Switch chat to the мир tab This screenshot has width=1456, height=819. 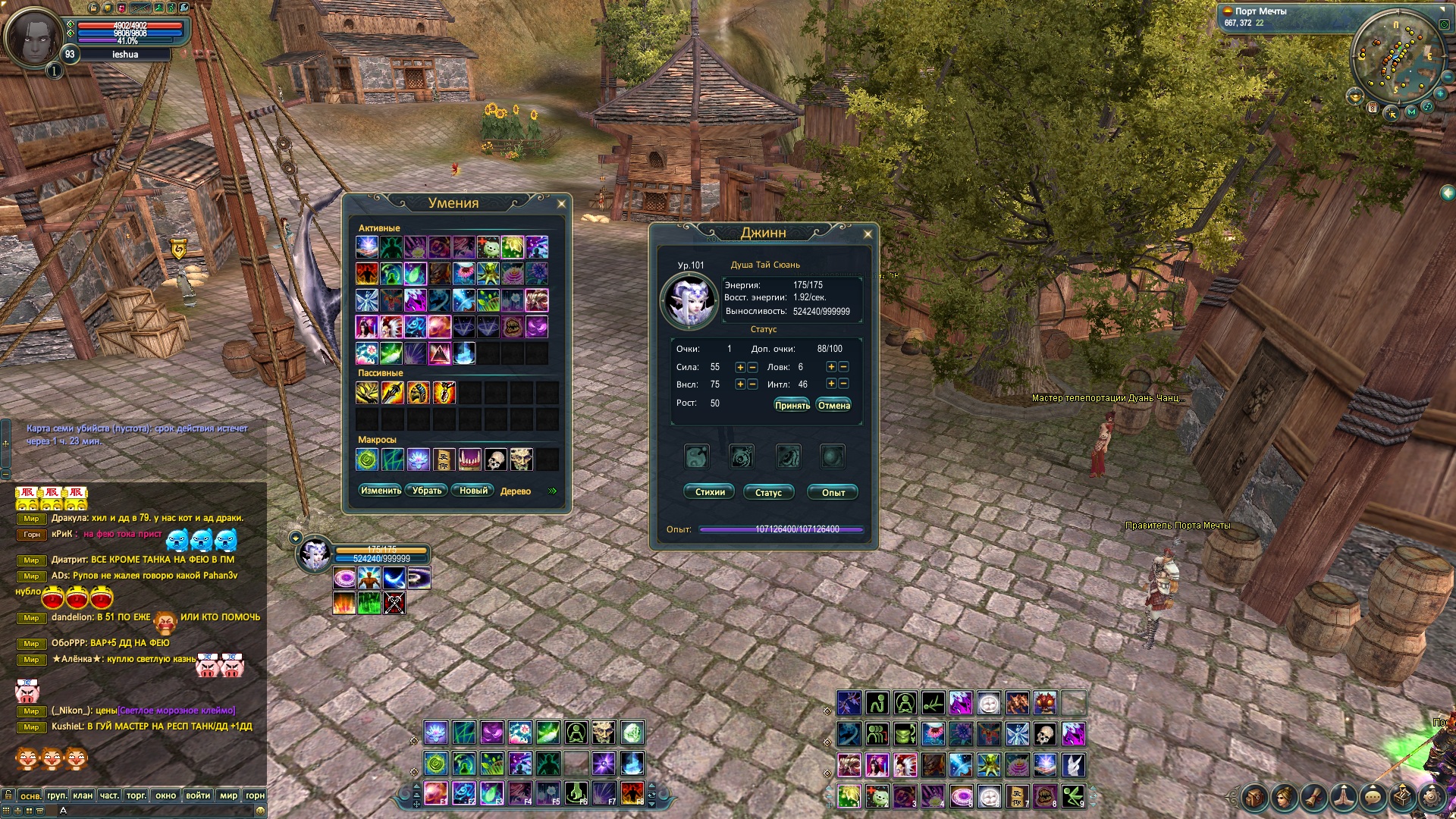(x=228, y=795)
